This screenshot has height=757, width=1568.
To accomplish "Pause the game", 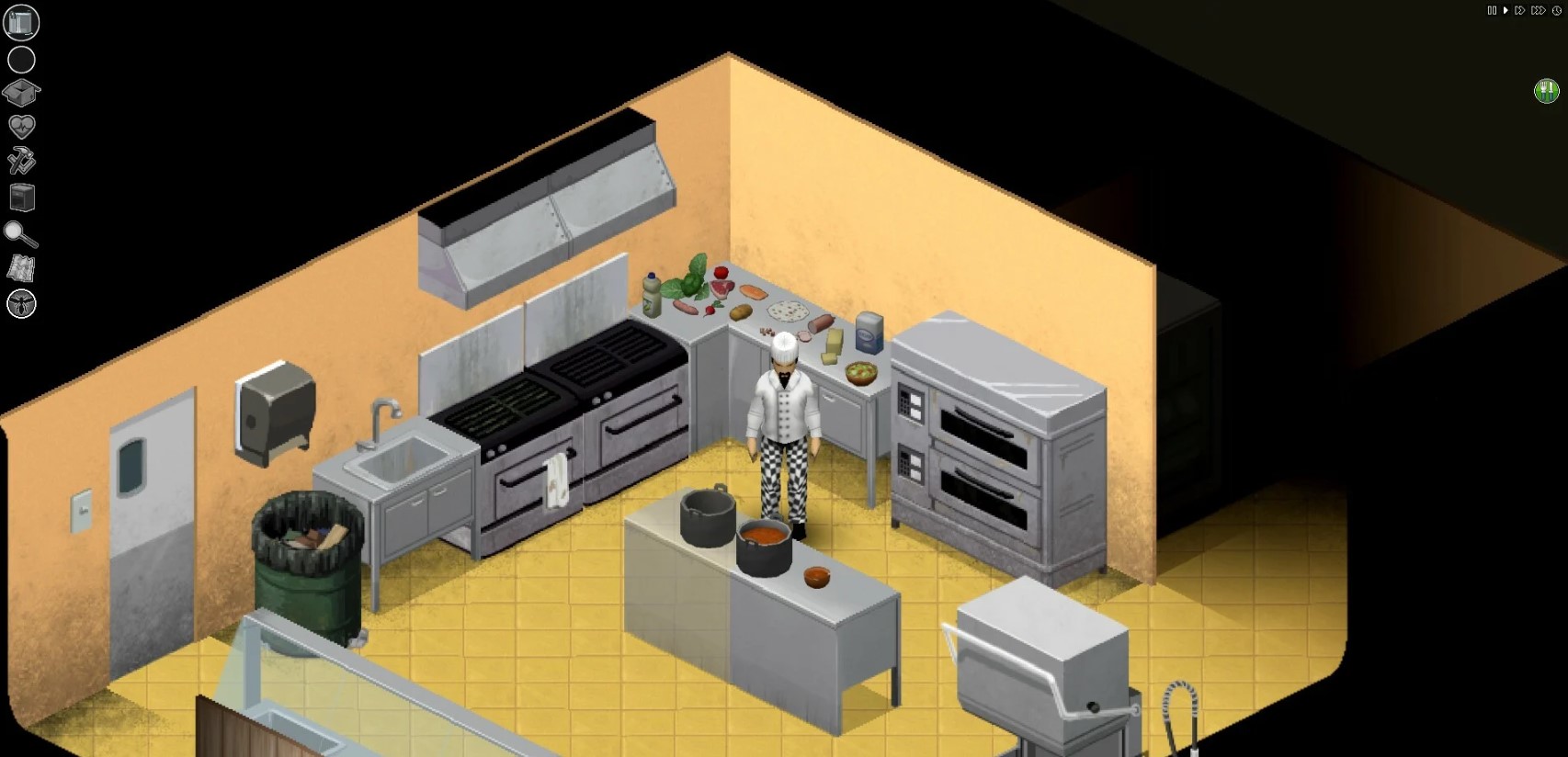I will coord(1493,10).
